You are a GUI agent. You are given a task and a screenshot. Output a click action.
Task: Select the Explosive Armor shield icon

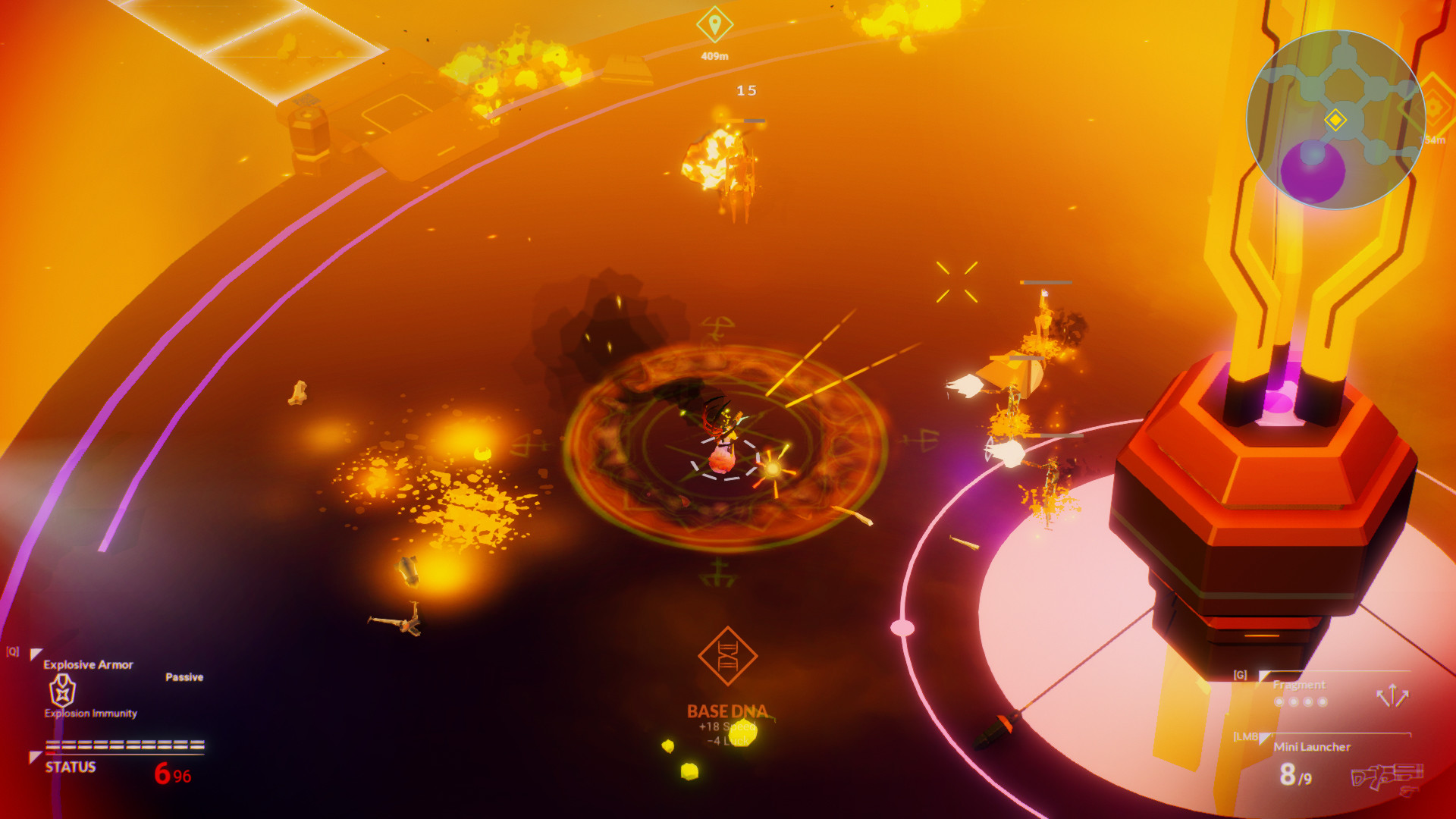(62, 691)
